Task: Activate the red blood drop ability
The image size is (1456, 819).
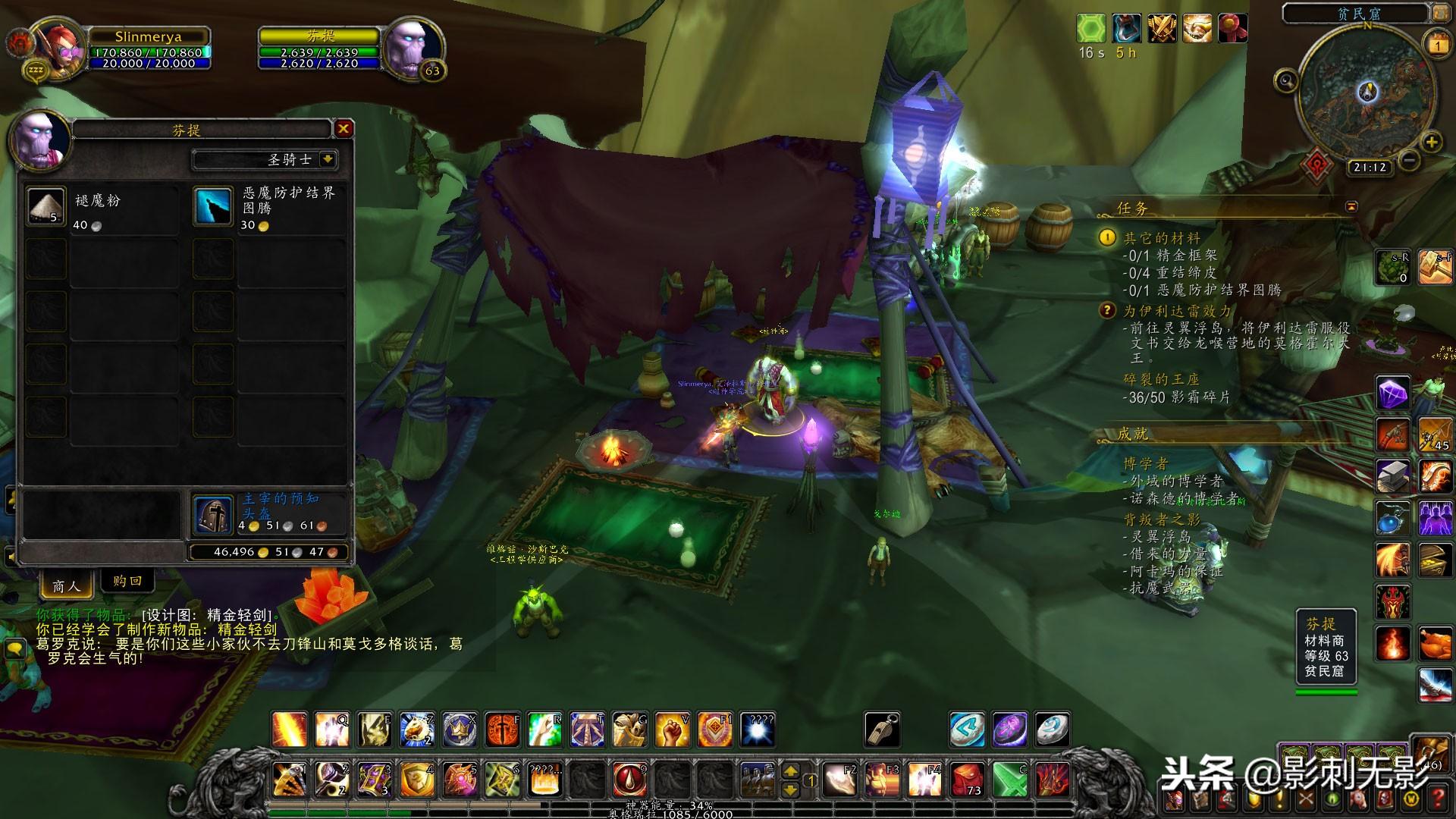Action: tap(629, 779)
